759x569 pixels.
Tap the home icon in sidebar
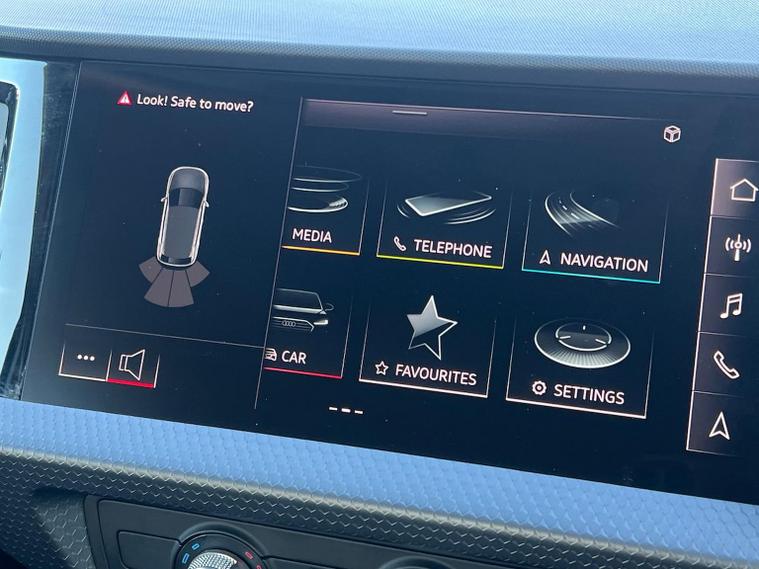click(x=741, y=190)
